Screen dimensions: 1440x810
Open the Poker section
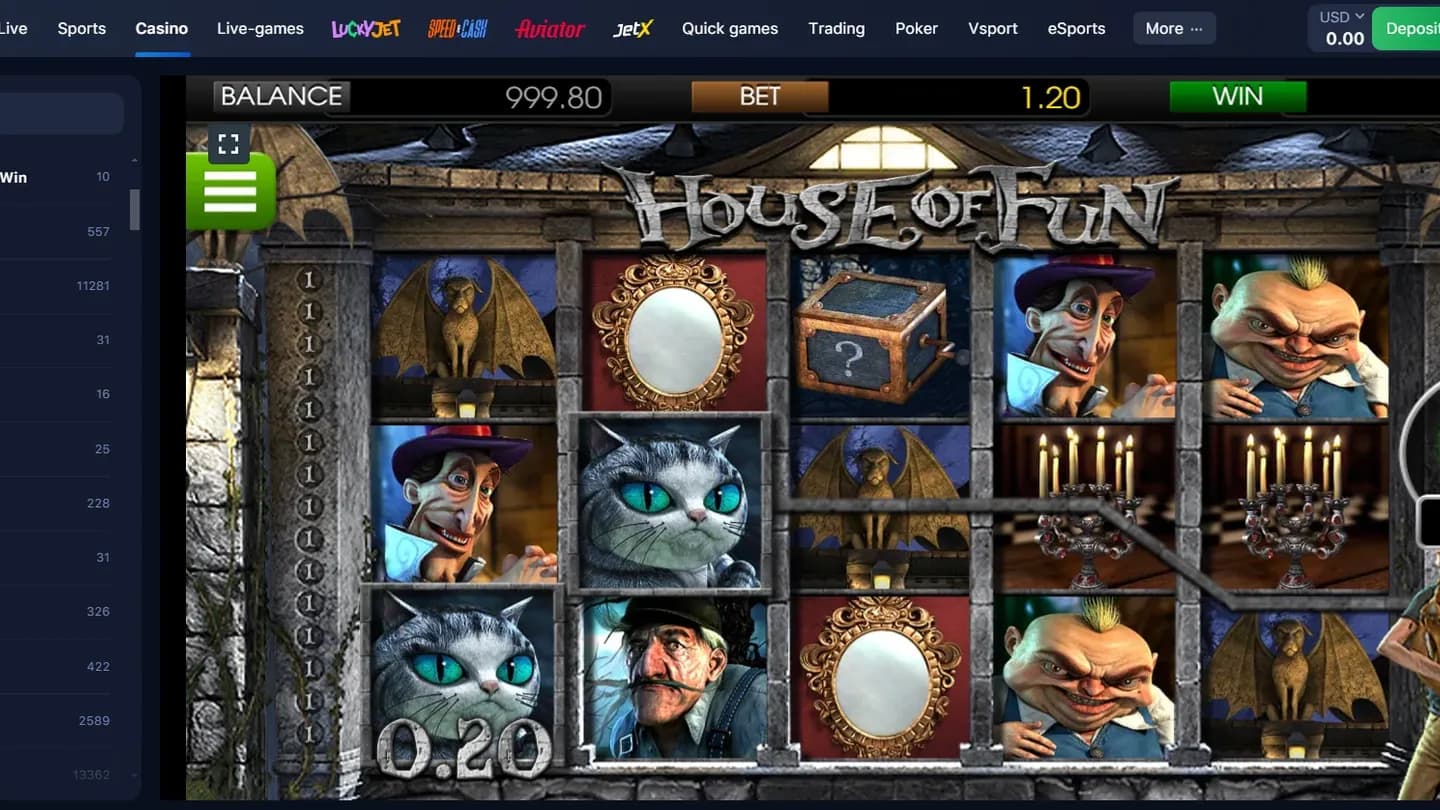916,29
